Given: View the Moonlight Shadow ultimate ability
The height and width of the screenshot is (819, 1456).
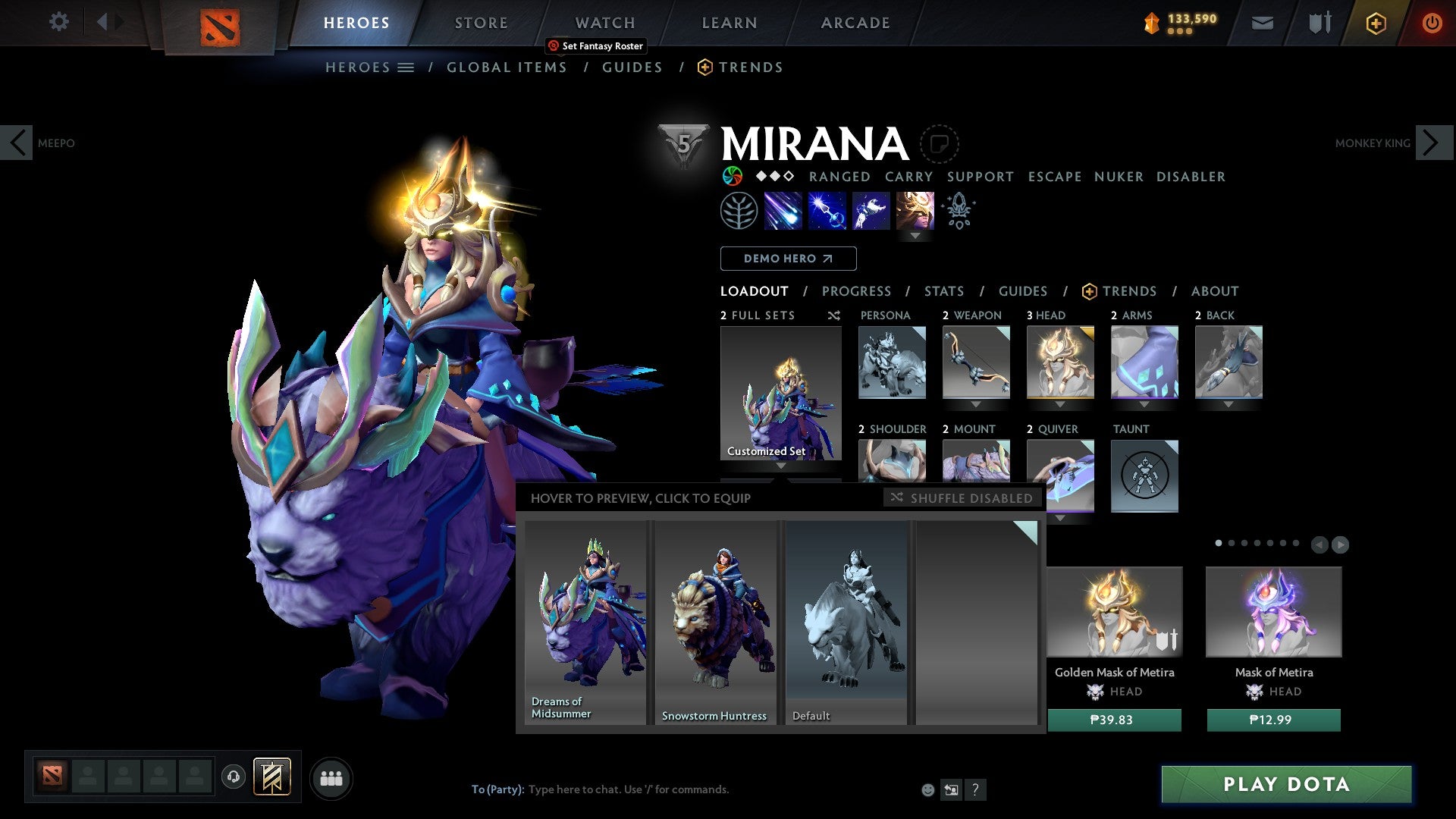Looking at the screenshot, I should point(914,211).
